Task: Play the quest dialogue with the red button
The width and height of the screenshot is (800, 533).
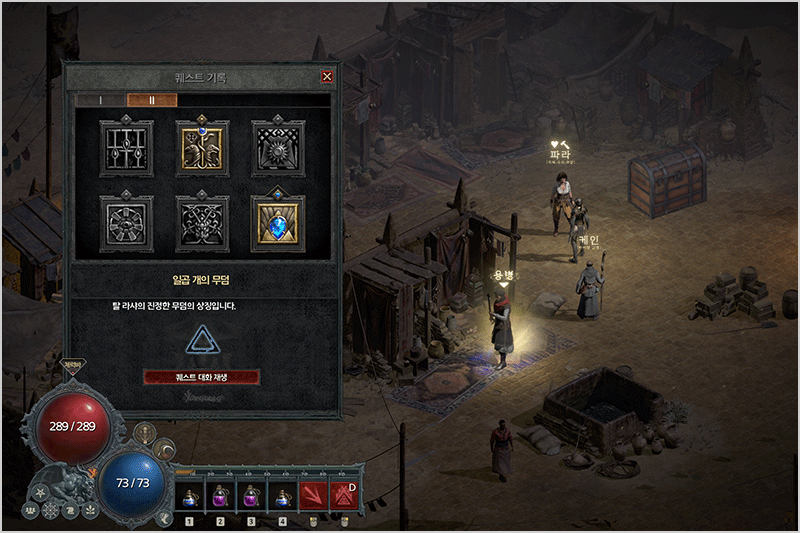Action: [x=202, y=377]
